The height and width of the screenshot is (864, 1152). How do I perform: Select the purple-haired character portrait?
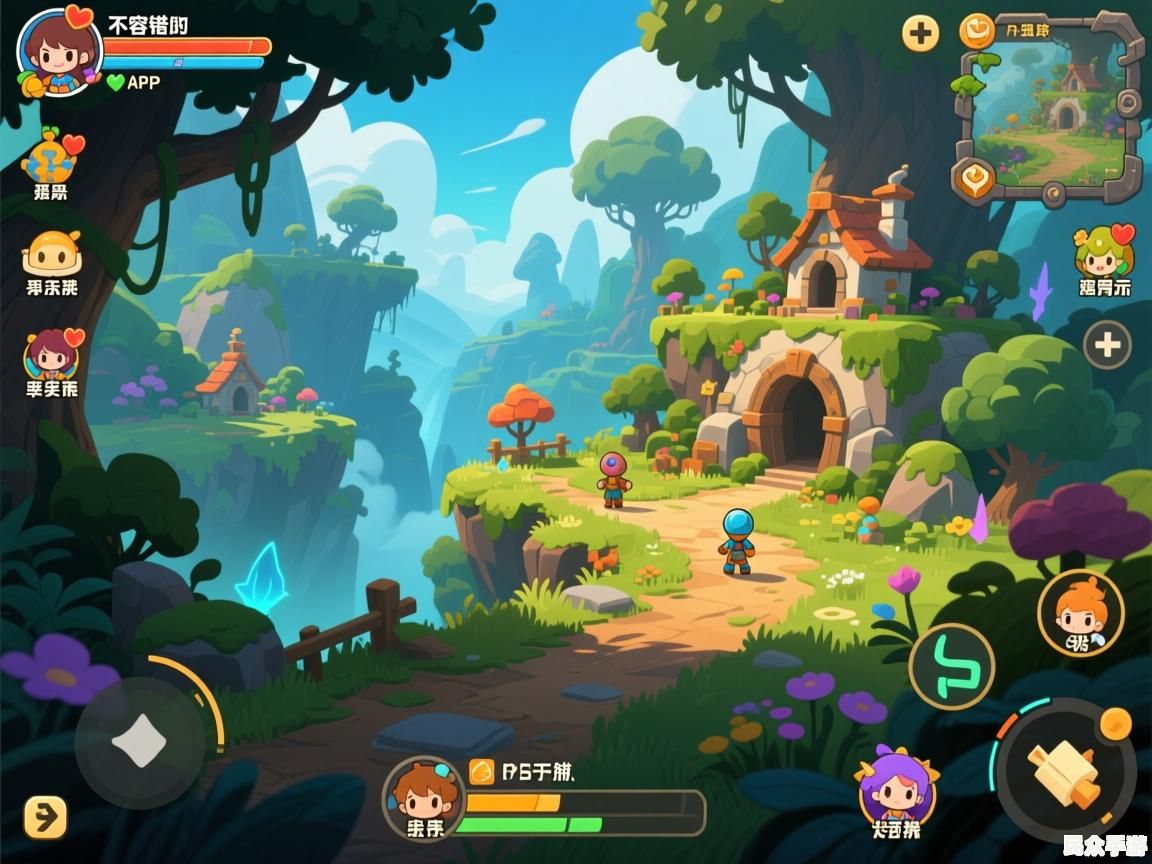click(896, 788)
